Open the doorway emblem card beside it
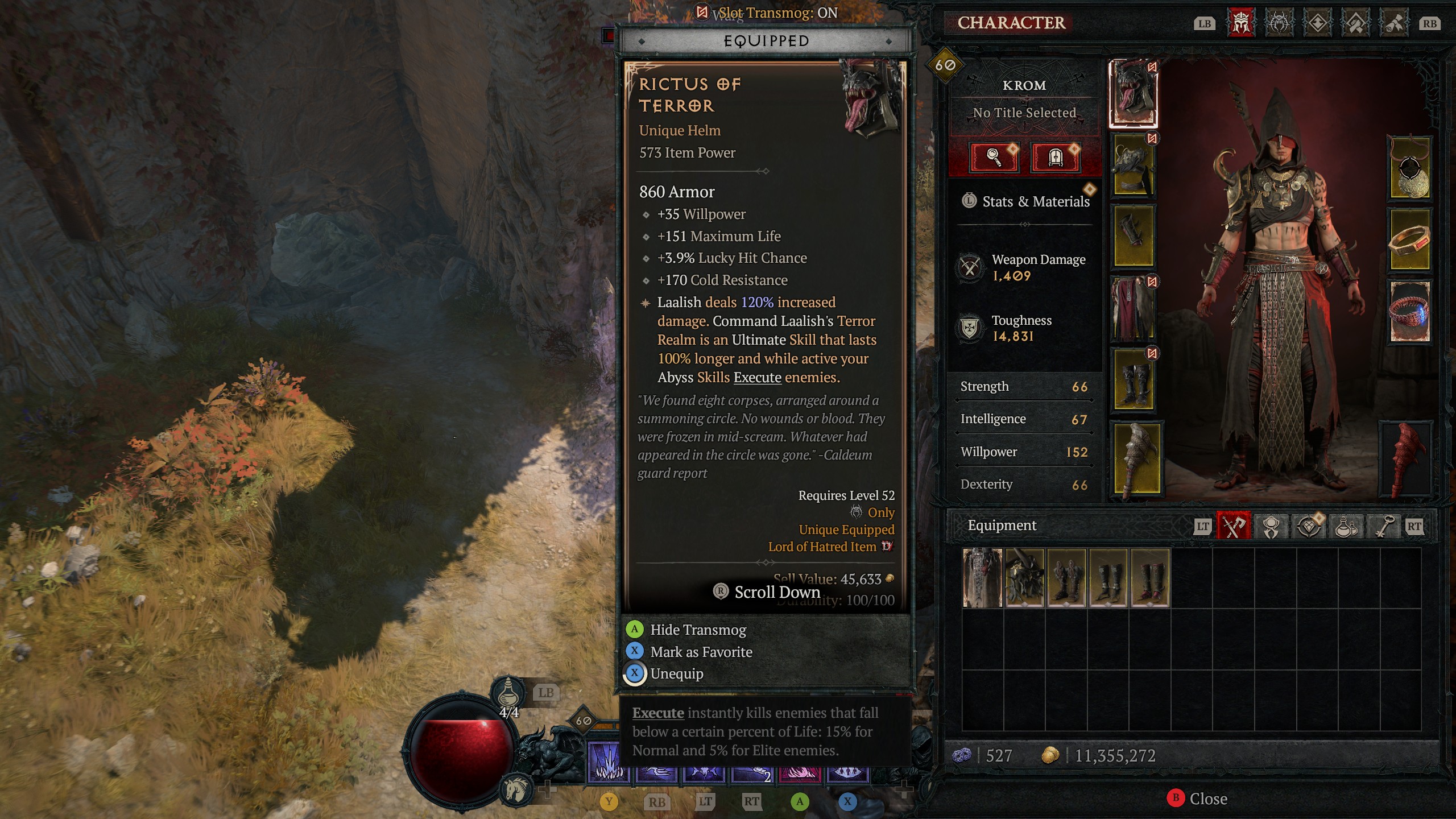 click(1056, 158)
